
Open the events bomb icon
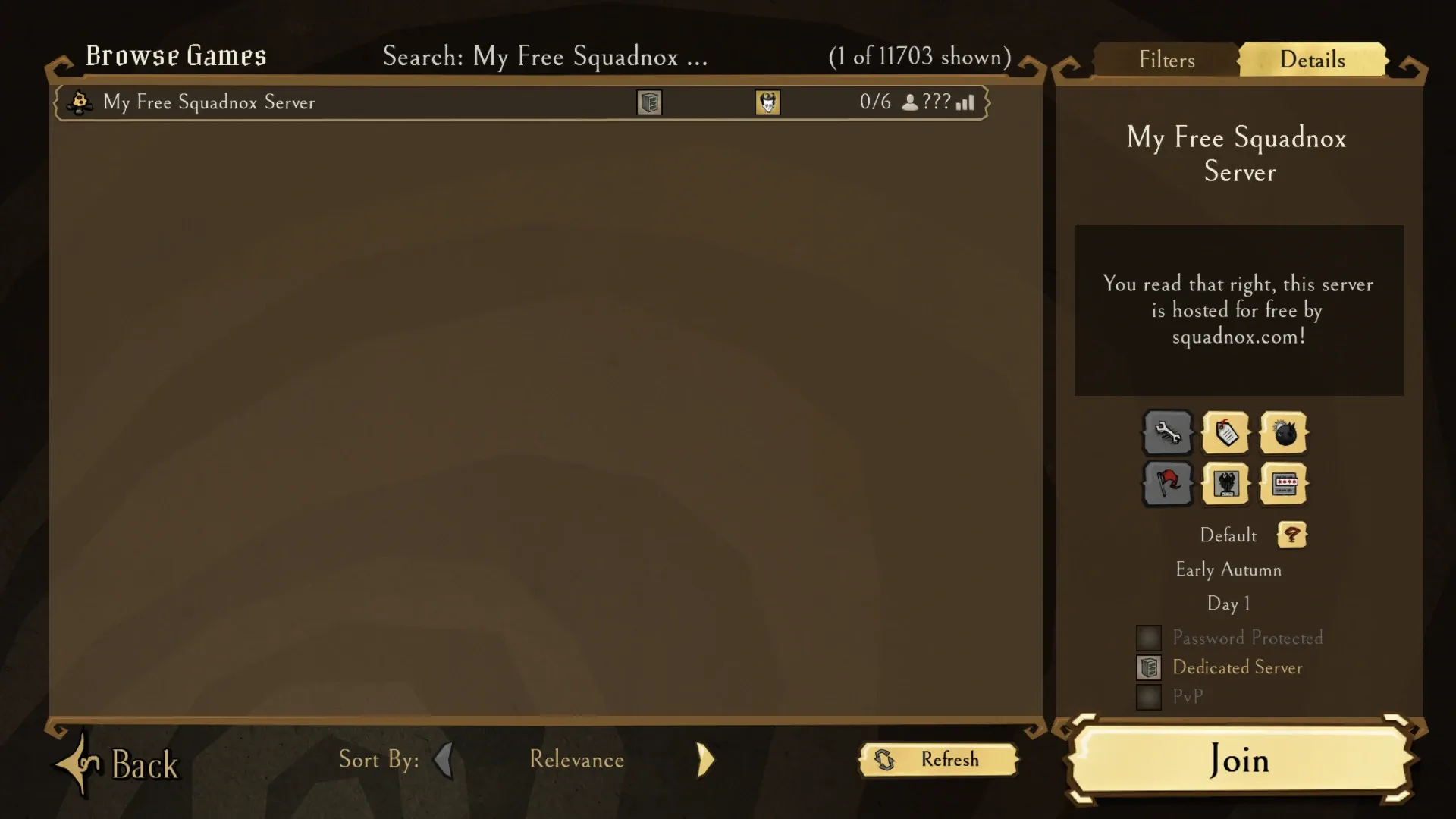(1283, 433)
